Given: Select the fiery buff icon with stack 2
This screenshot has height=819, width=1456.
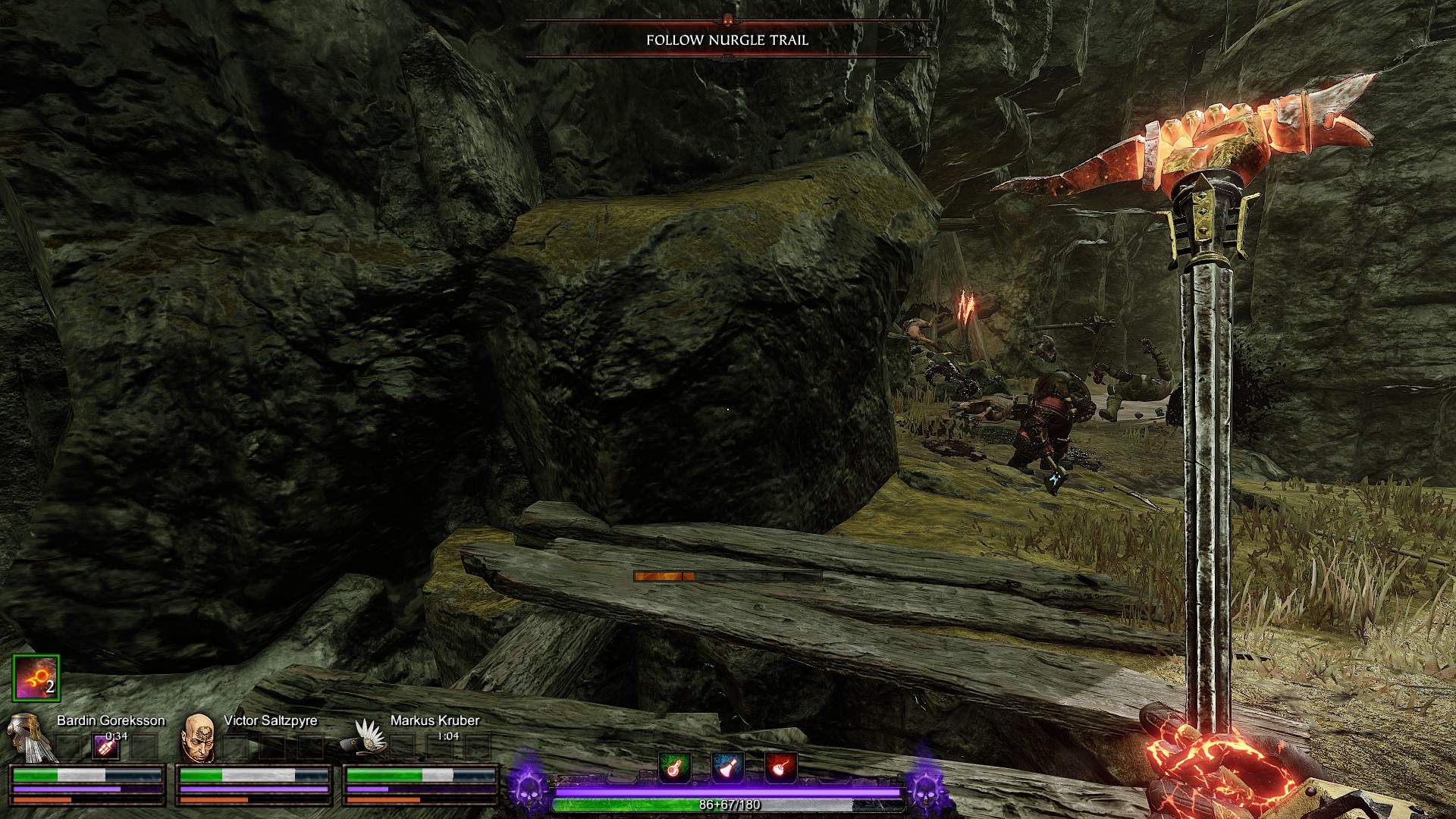Looking at the screenshot, I should tap(36, 678).
